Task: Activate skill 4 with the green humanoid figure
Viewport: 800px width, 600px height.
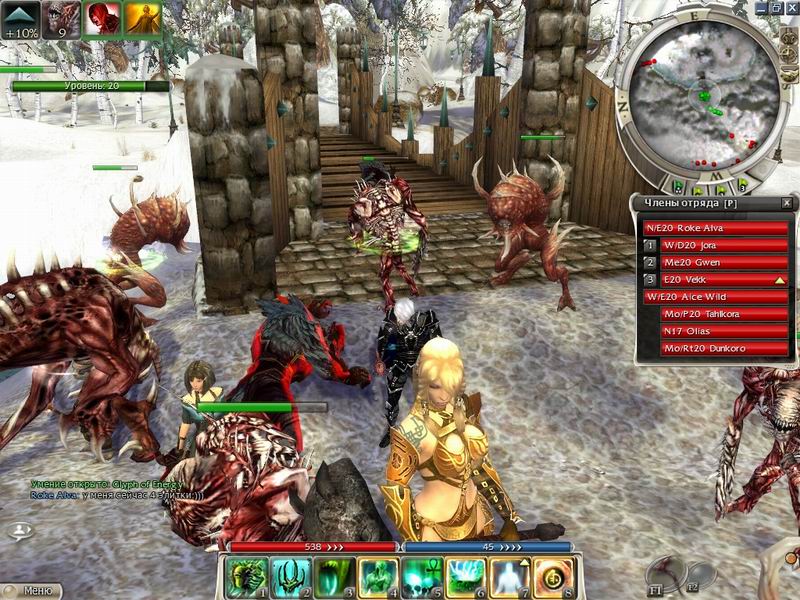Action: (375, 577)
